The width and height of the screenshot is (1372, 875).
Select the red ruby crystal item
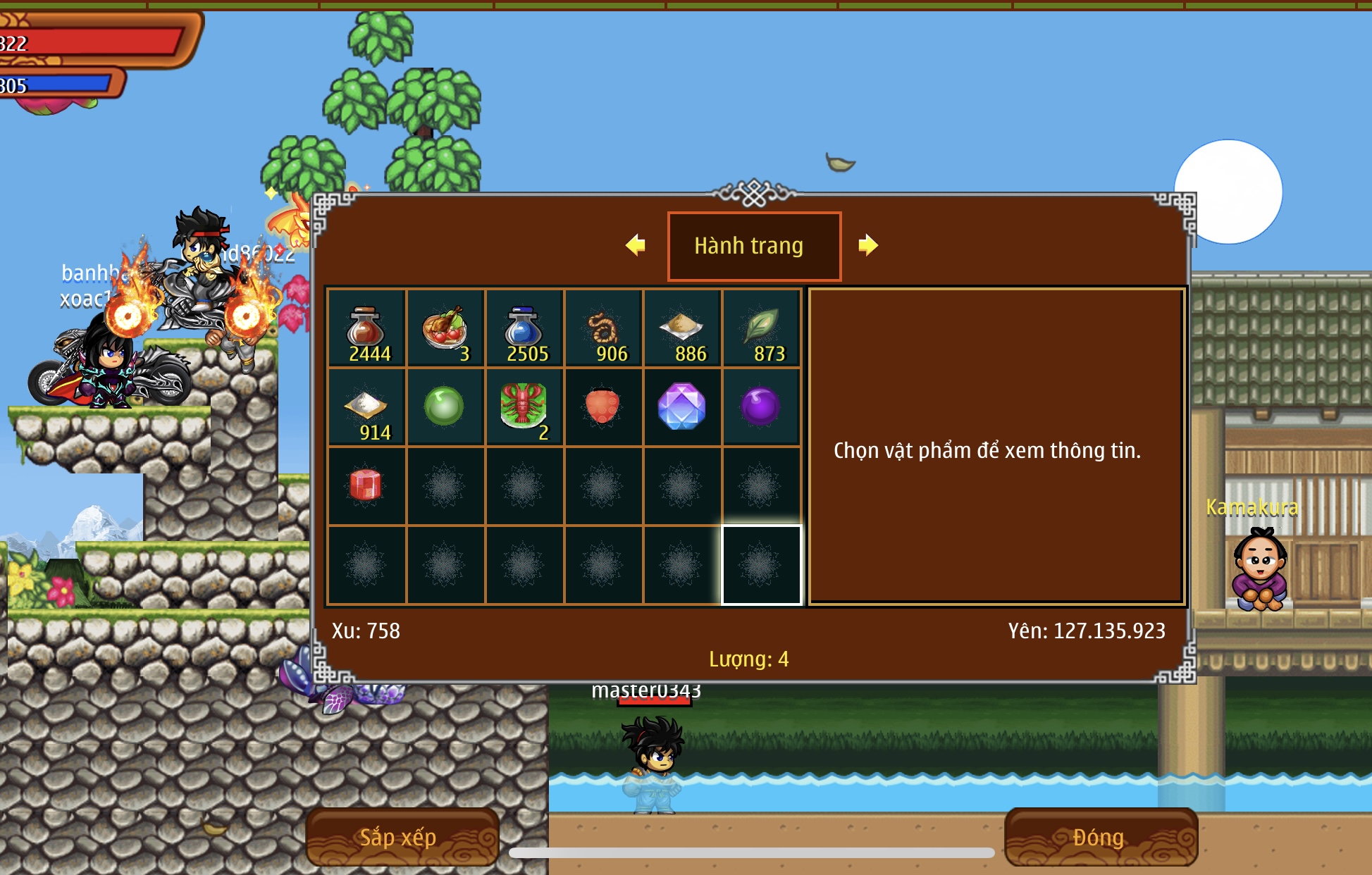(366, 485)
